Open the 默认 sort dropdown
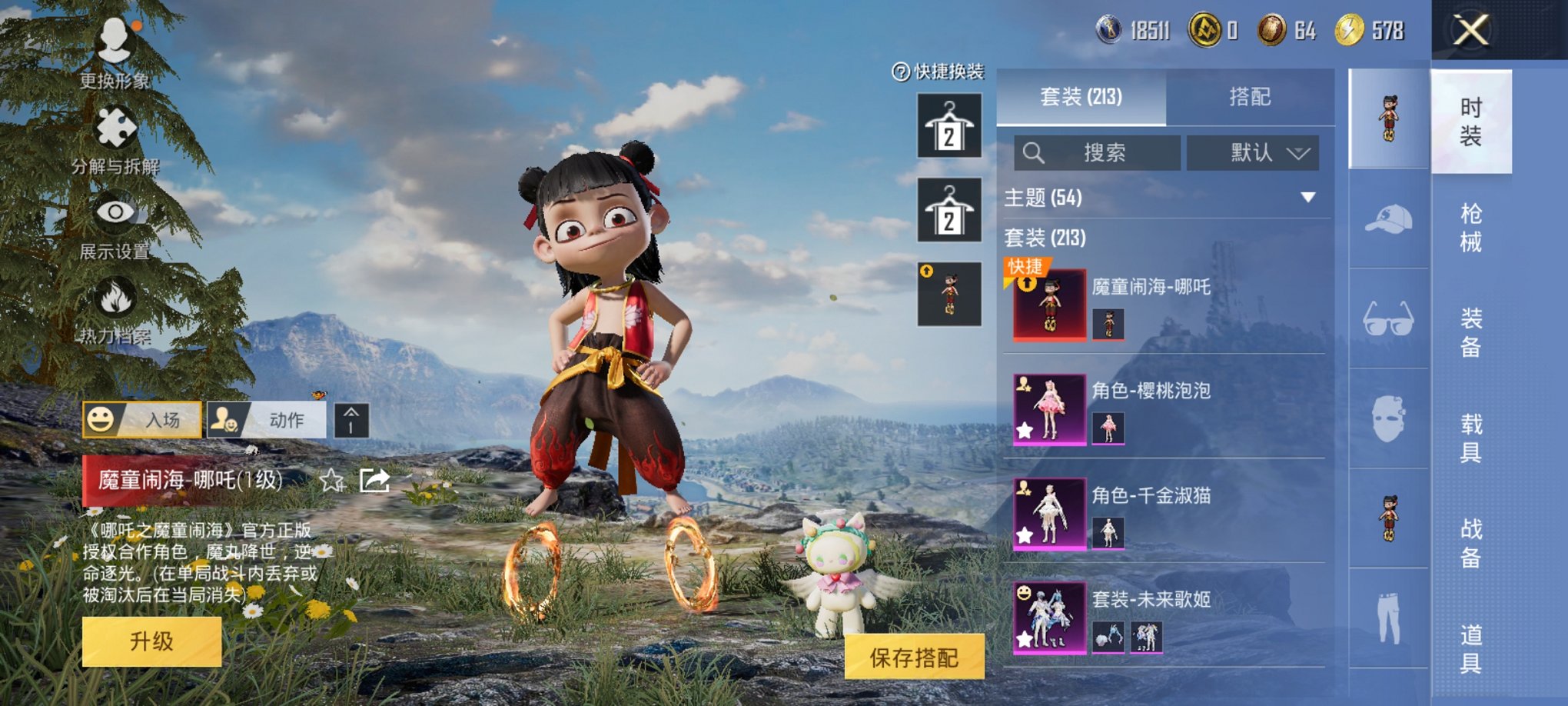Viewport: 1568px width, 706px height. pyautogui.click(x=1253, y=153)
